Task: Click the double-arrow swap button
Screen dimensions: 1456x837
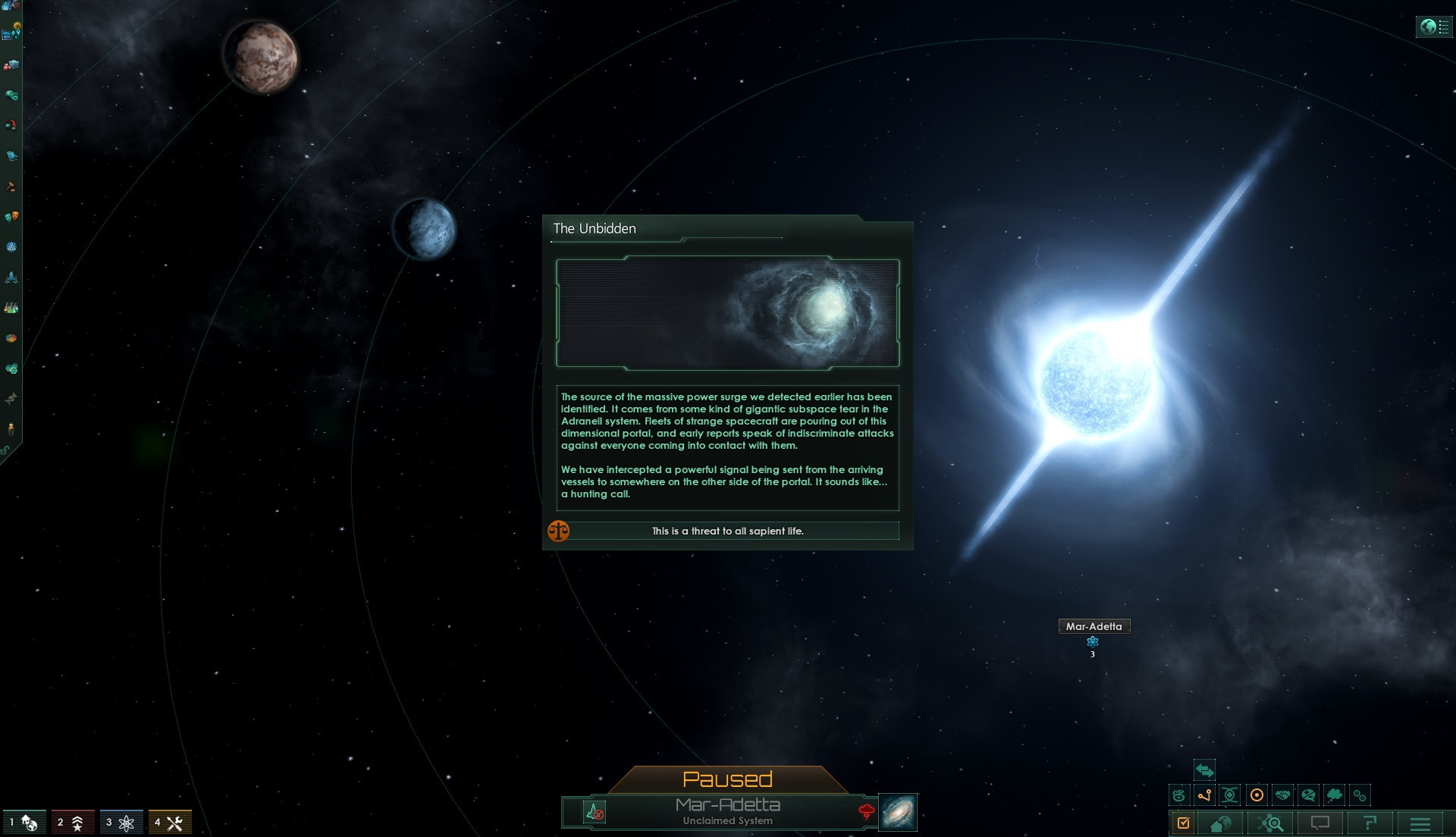Action: (x=1204, y=770)
